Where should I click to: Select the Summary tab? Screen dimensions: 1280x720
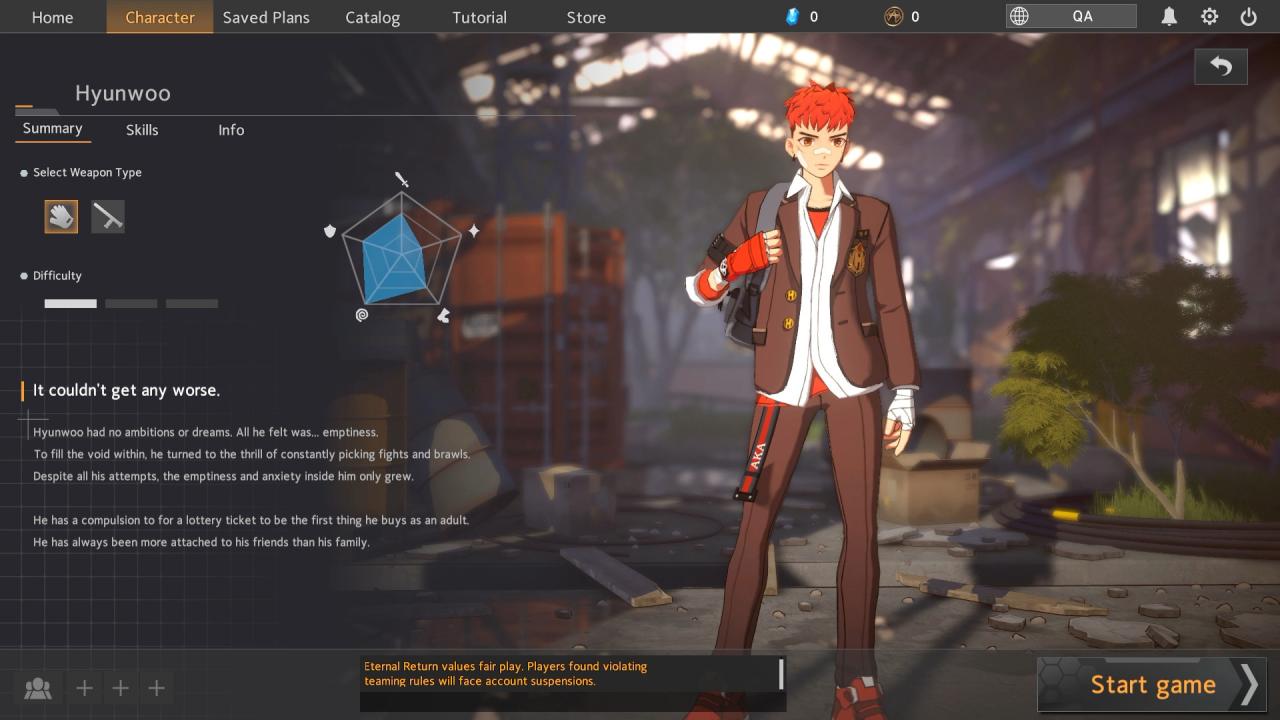pyautogui.click(x=52, y=129)
